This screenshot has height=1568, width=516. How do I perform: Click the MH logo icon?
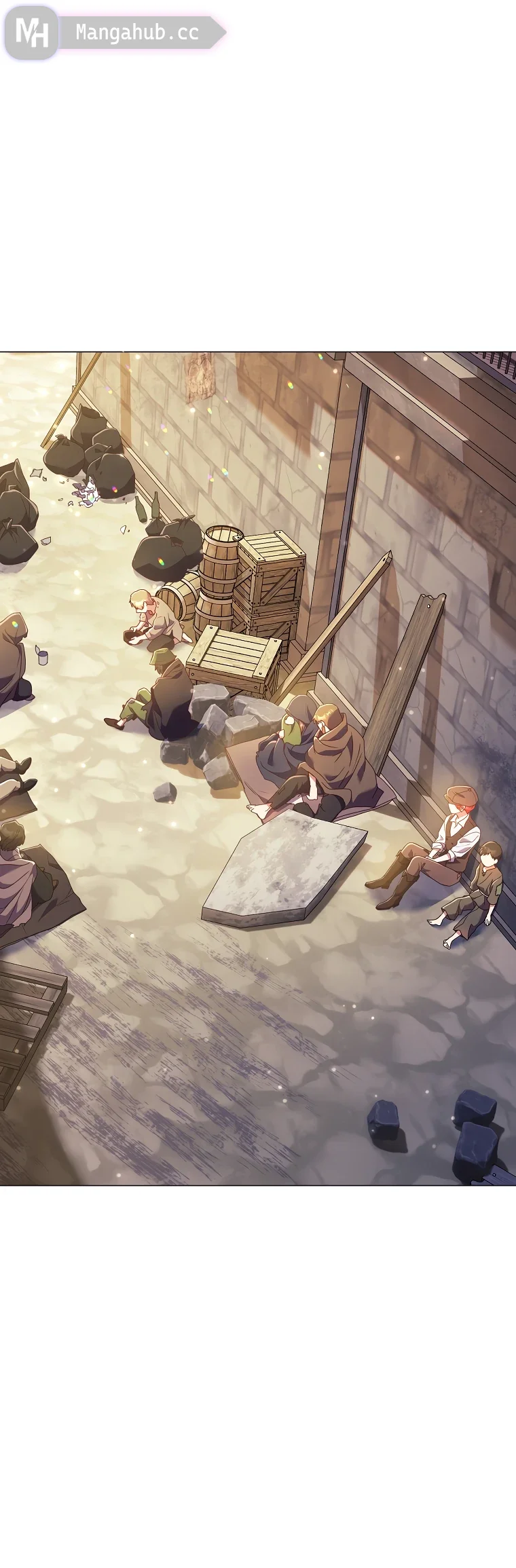pos(31,32)
